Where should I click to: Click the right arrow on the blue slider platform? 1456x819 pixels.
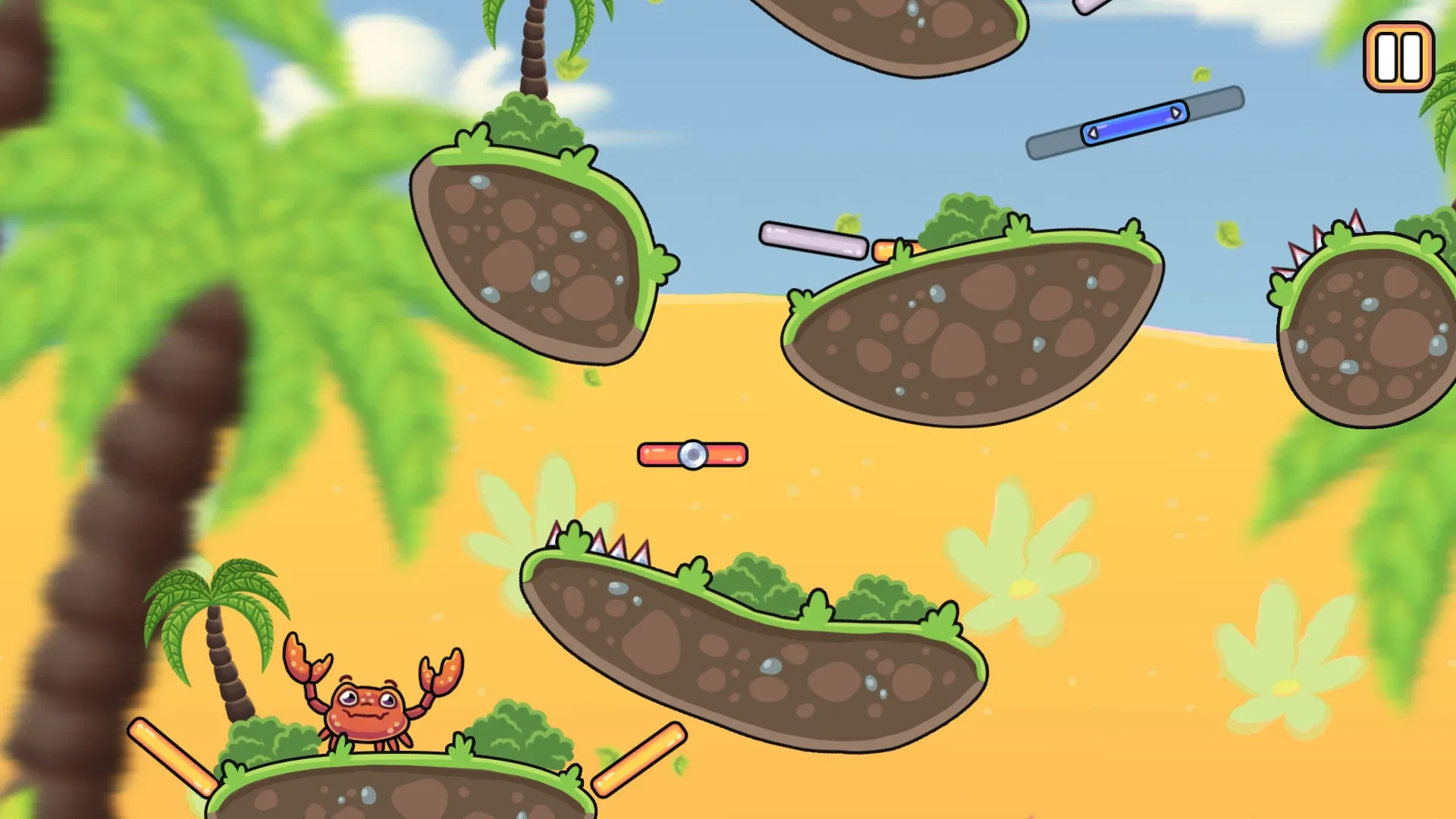click(1178, 112)
